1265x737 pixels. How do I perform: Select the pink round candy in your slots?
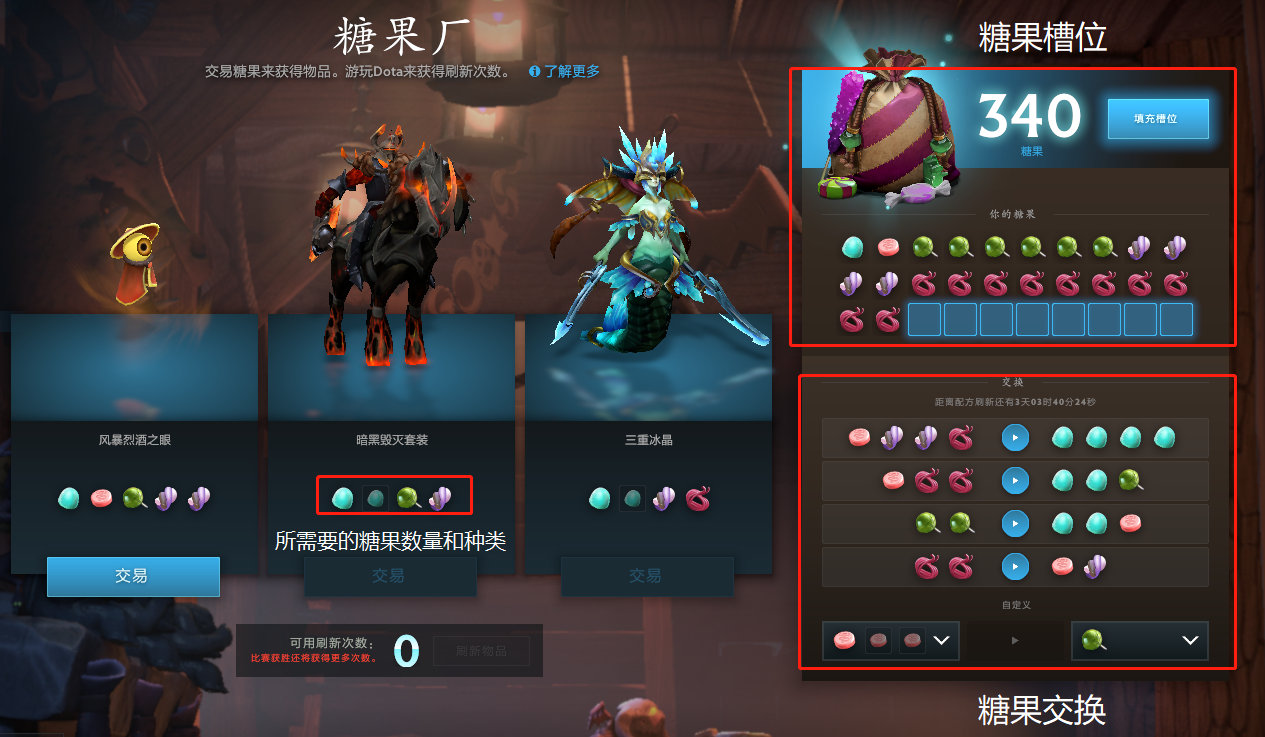click(888, 247)
